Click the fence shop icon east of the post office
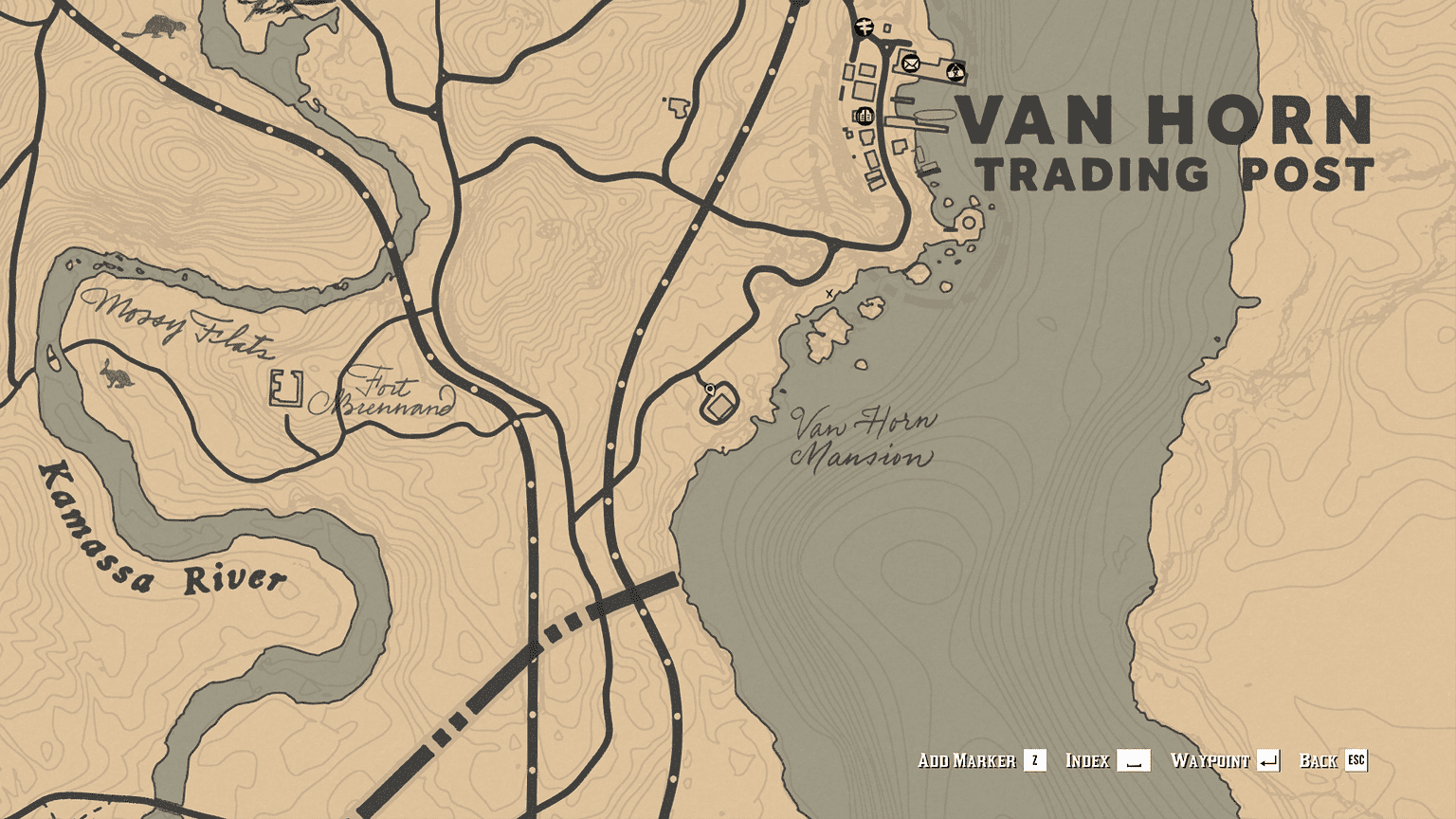The height and width of the screenshot is (819, 1456). [955, 70]
